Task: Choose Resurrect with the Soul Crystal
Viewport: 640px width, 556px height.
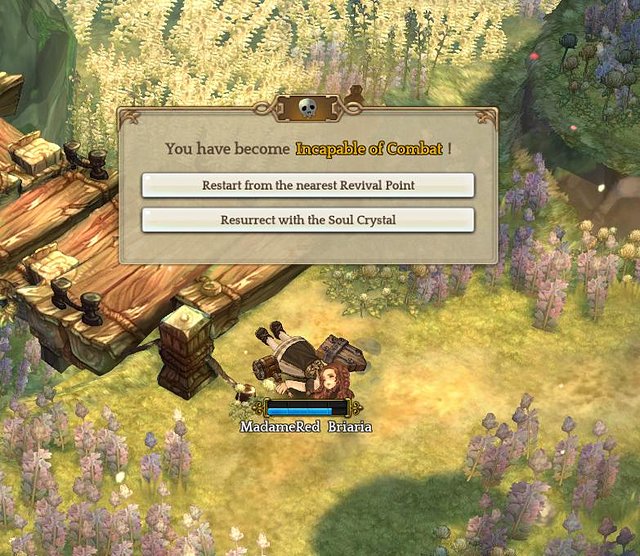Action: tap(308, 220)
